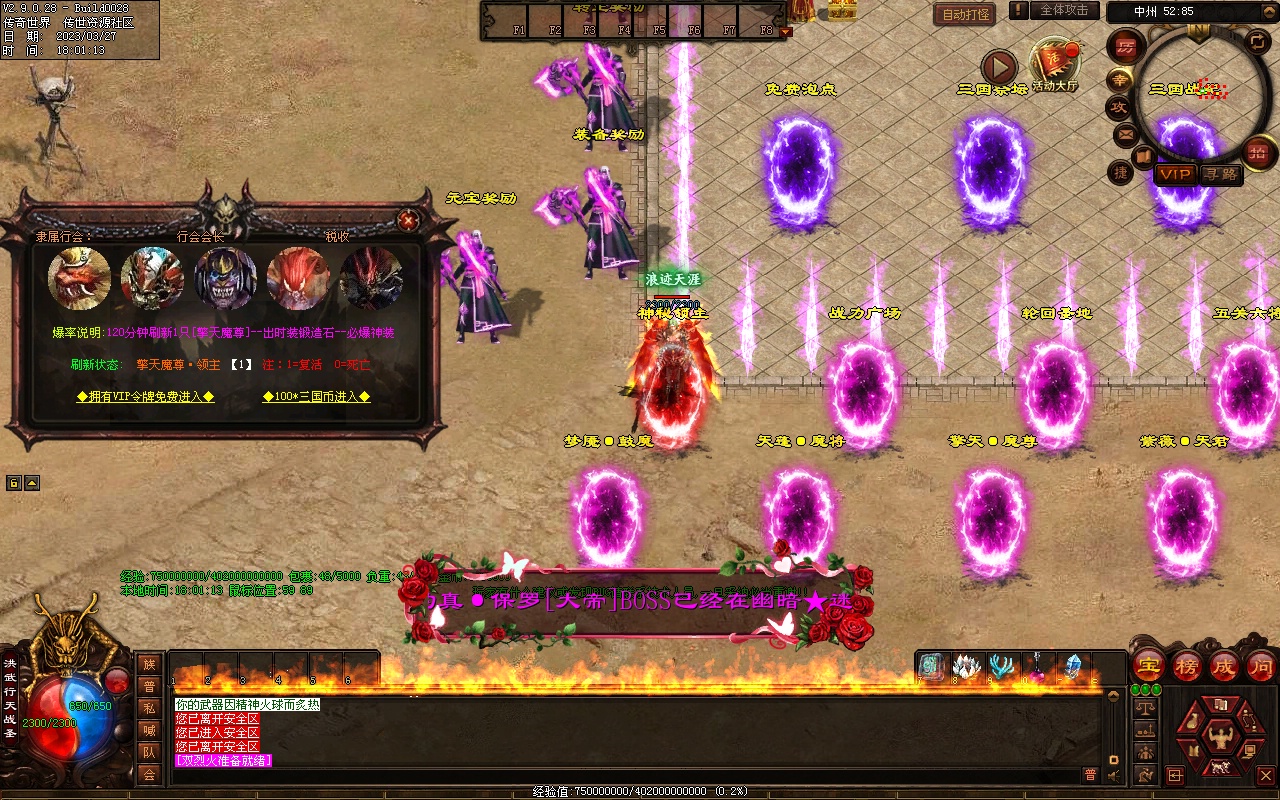Toggle the 自动打怪 auto-fight button
Viewport: 1280px width, 800px height.
tap(965, 14)
